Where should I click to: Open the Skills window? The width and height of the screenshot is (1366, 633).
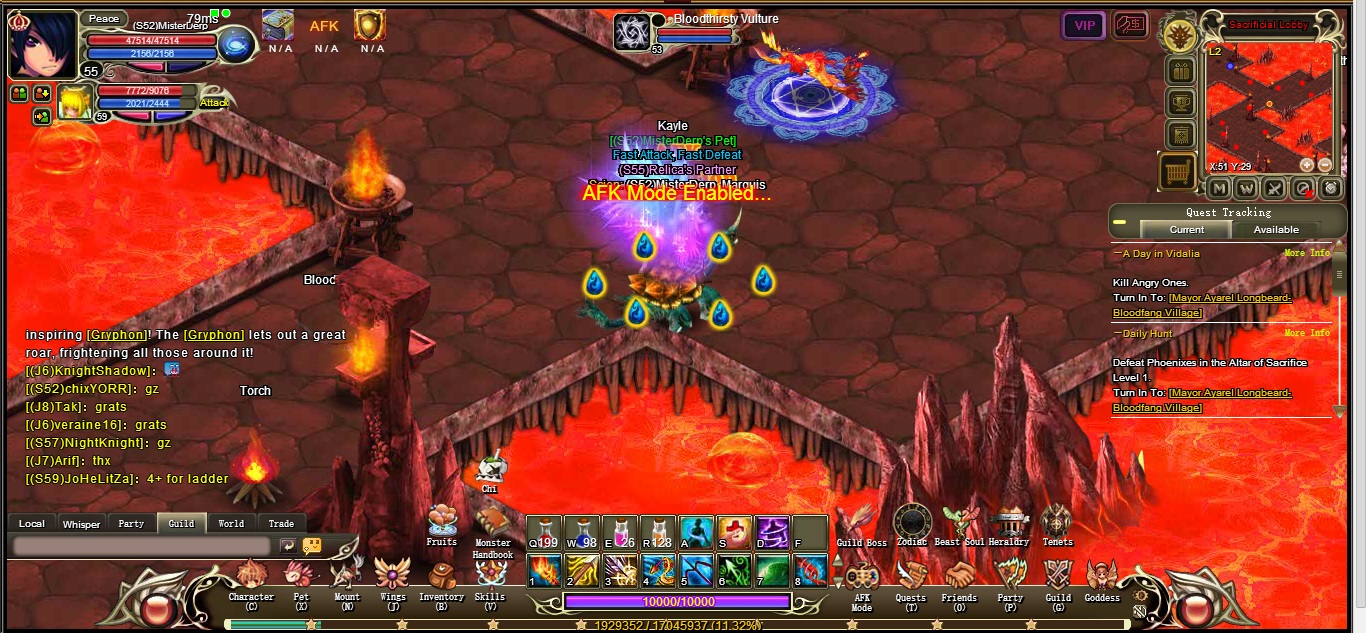tap(490, 576)
